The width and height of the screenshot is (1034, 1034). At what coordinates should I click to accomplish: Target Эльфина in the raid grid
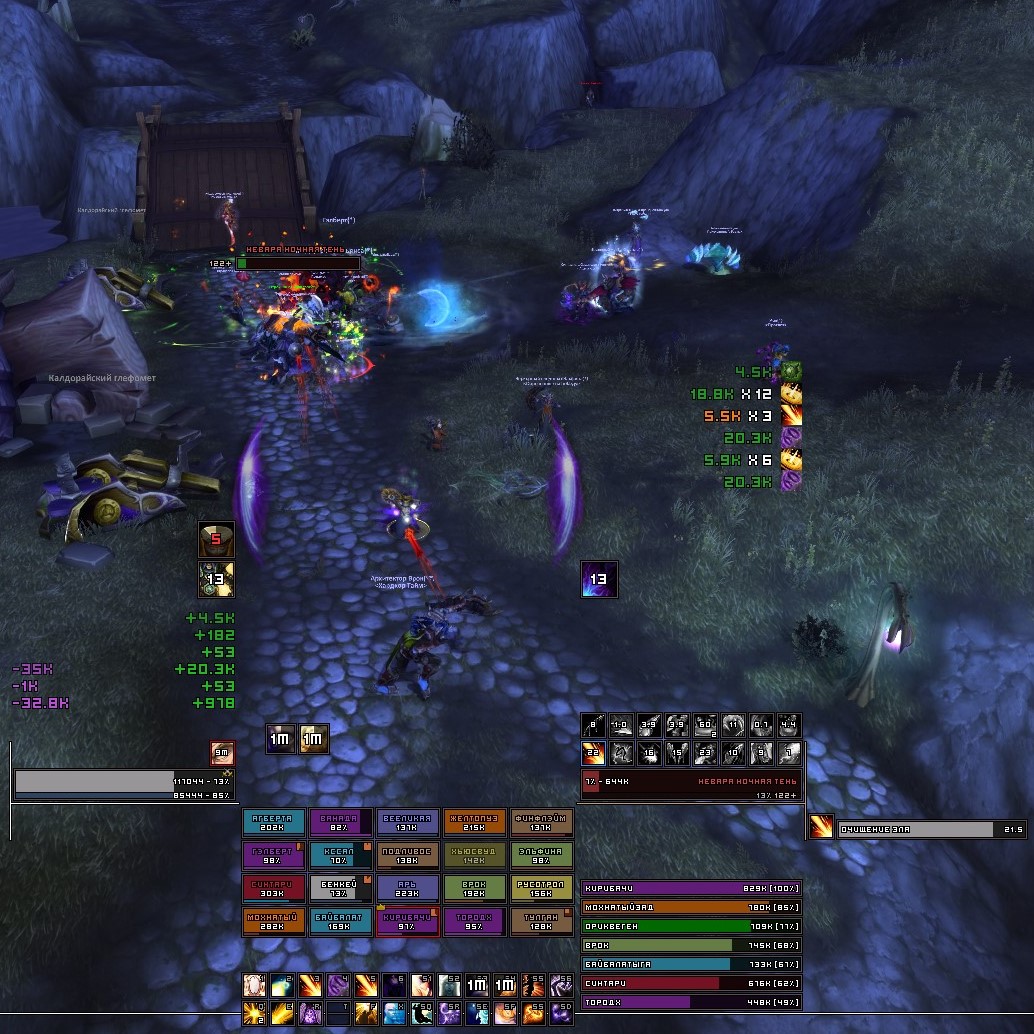(542, 855)
